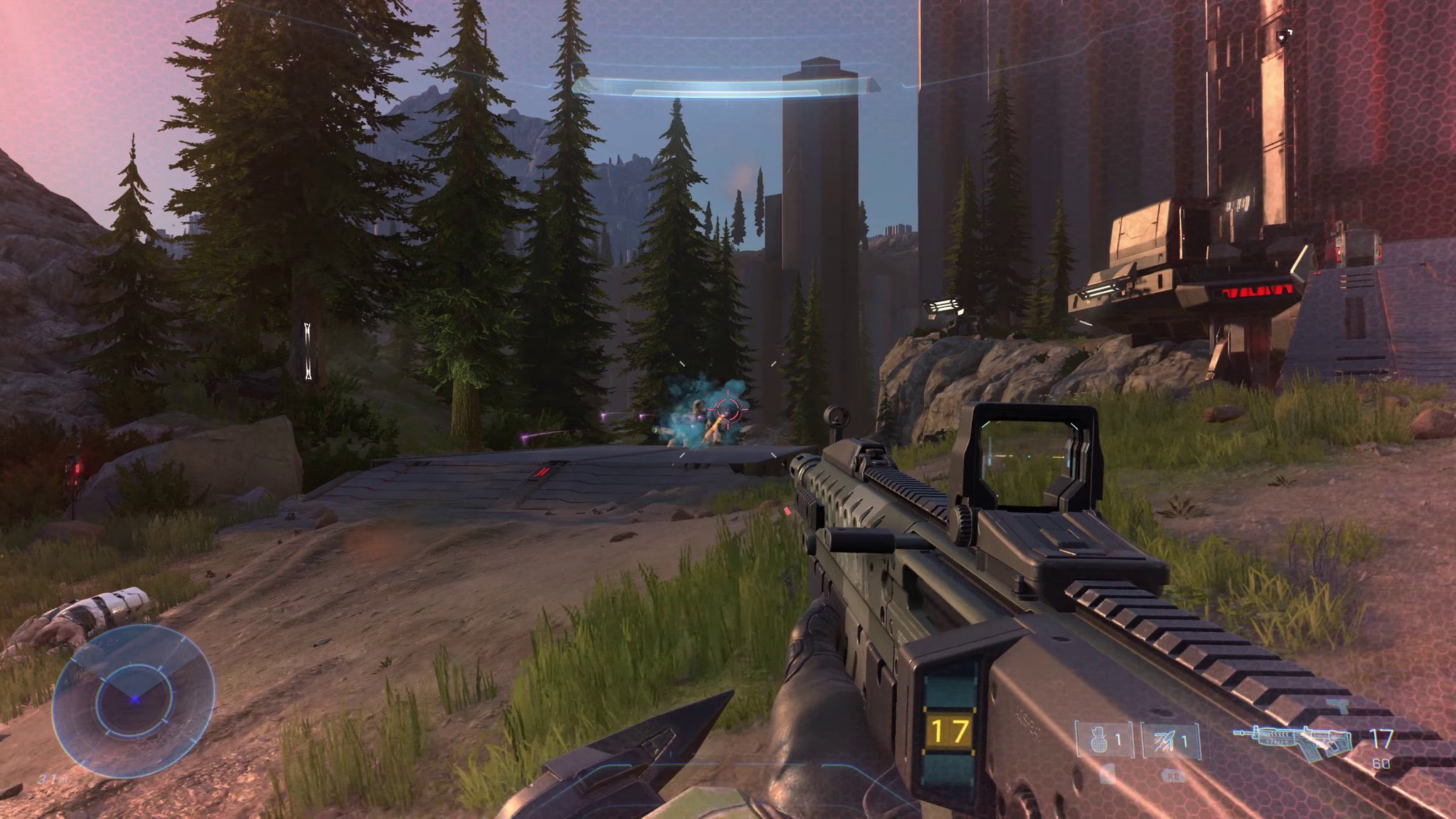Select the assault rifle weapon icon

(1292, 741)
